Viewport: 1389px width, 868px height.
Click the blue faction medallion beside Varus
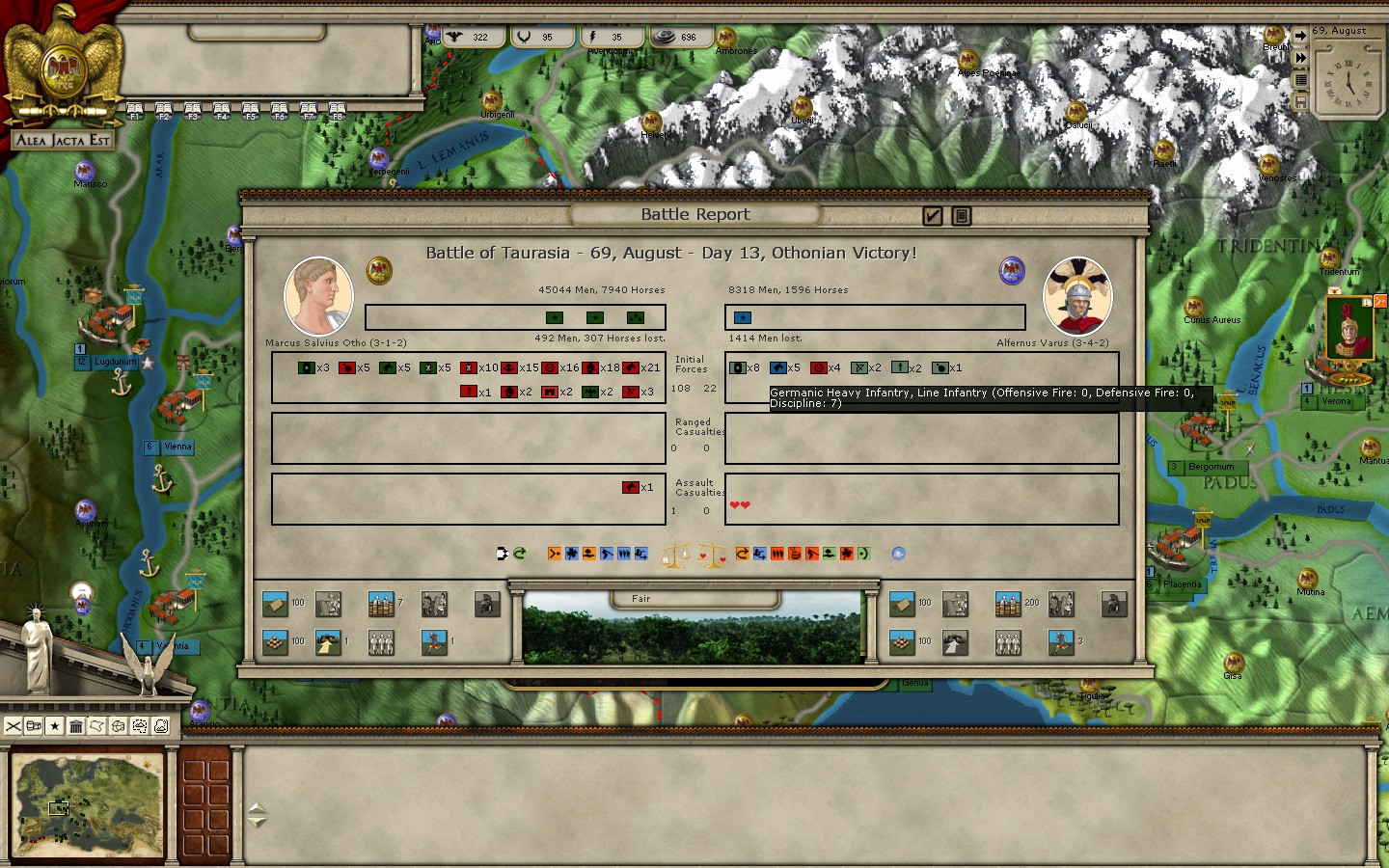point(1012,270)
